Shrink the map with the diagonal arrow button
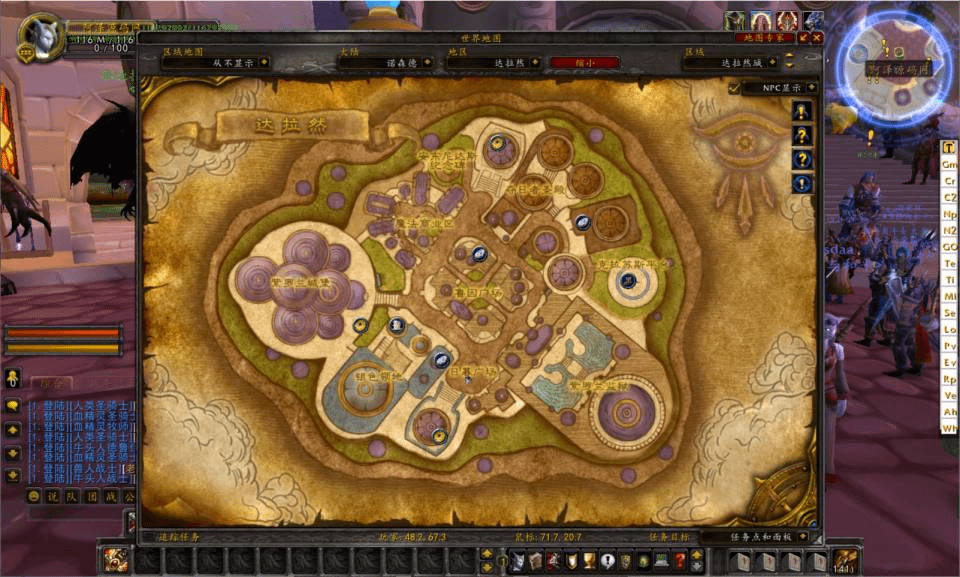960x577 pixels. (803, 37)
